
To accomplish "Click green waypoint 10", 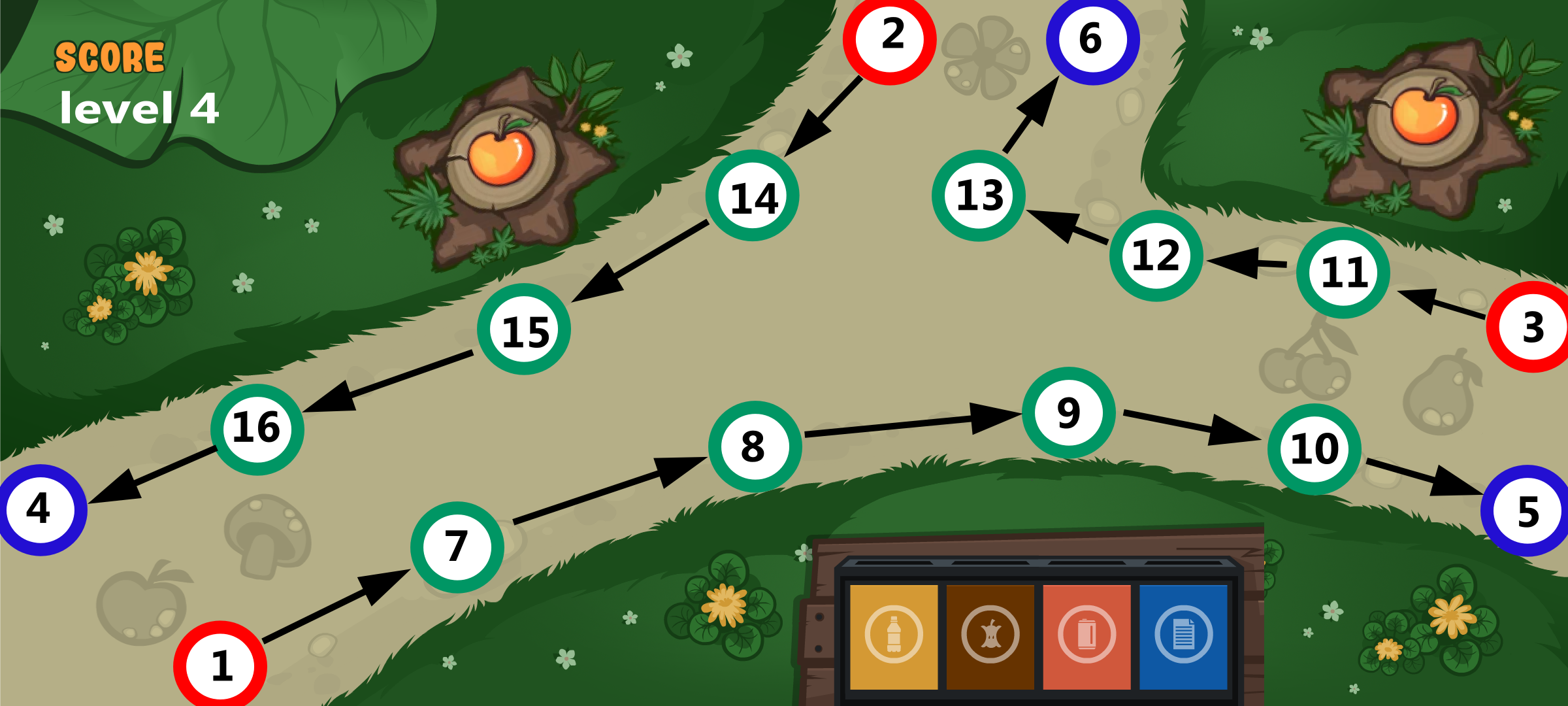I will [x=1314, y=449].
